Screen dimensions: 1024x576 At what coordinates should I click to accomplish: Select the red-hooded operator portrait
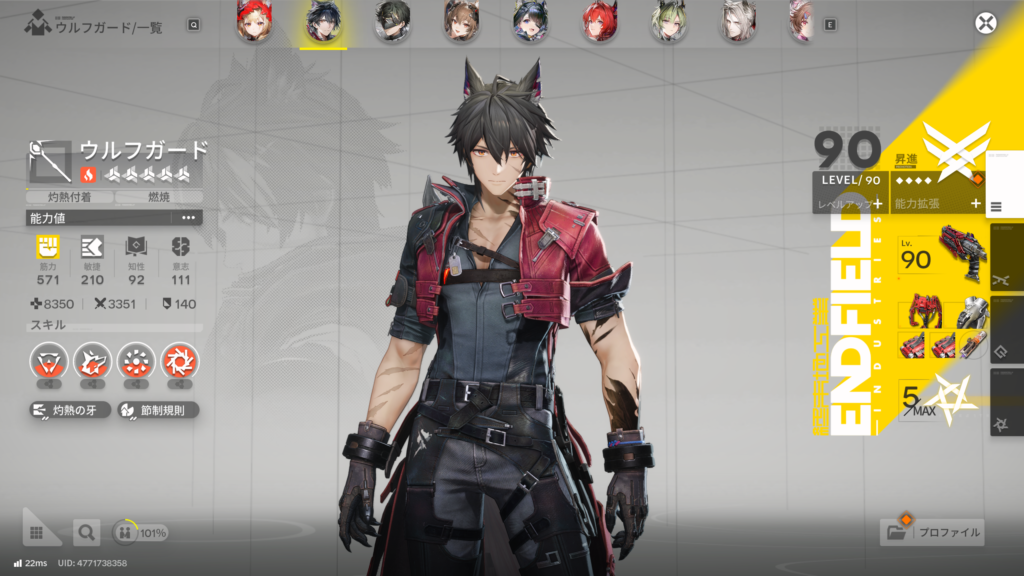point(254,22)
